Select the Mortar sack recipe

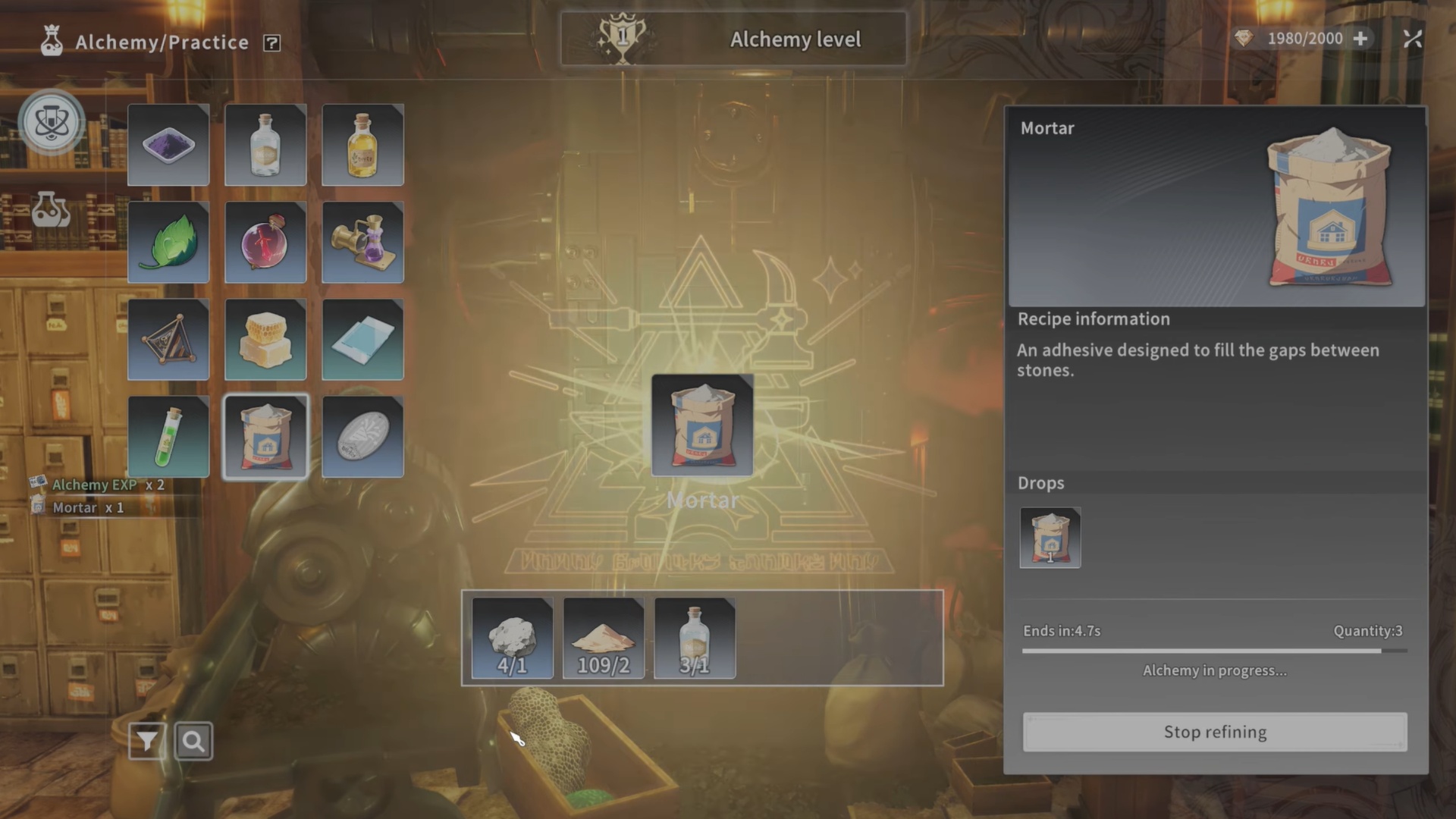pyautogui.click(x=265, y=436)
